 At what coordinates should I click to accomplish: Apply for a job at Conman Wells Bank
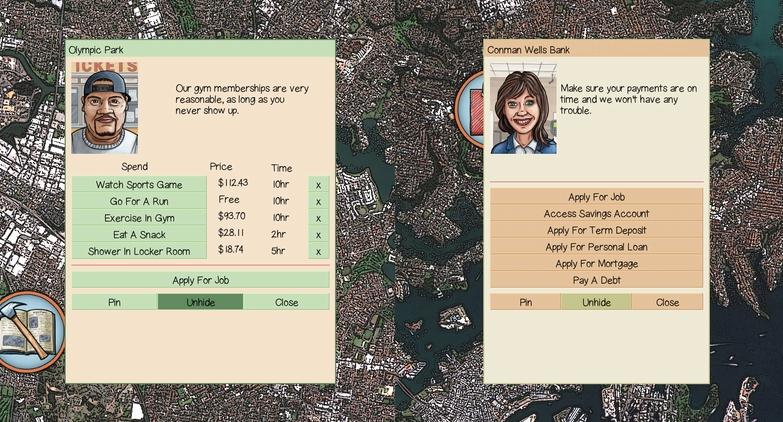pyautogui.click(x=596, y=197)
